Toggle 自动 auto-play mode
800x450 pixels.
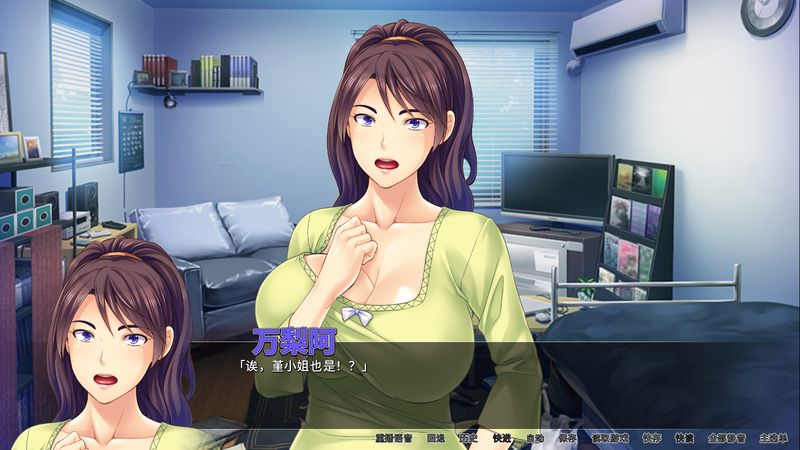pyautogui.click(x=534, y=438)
